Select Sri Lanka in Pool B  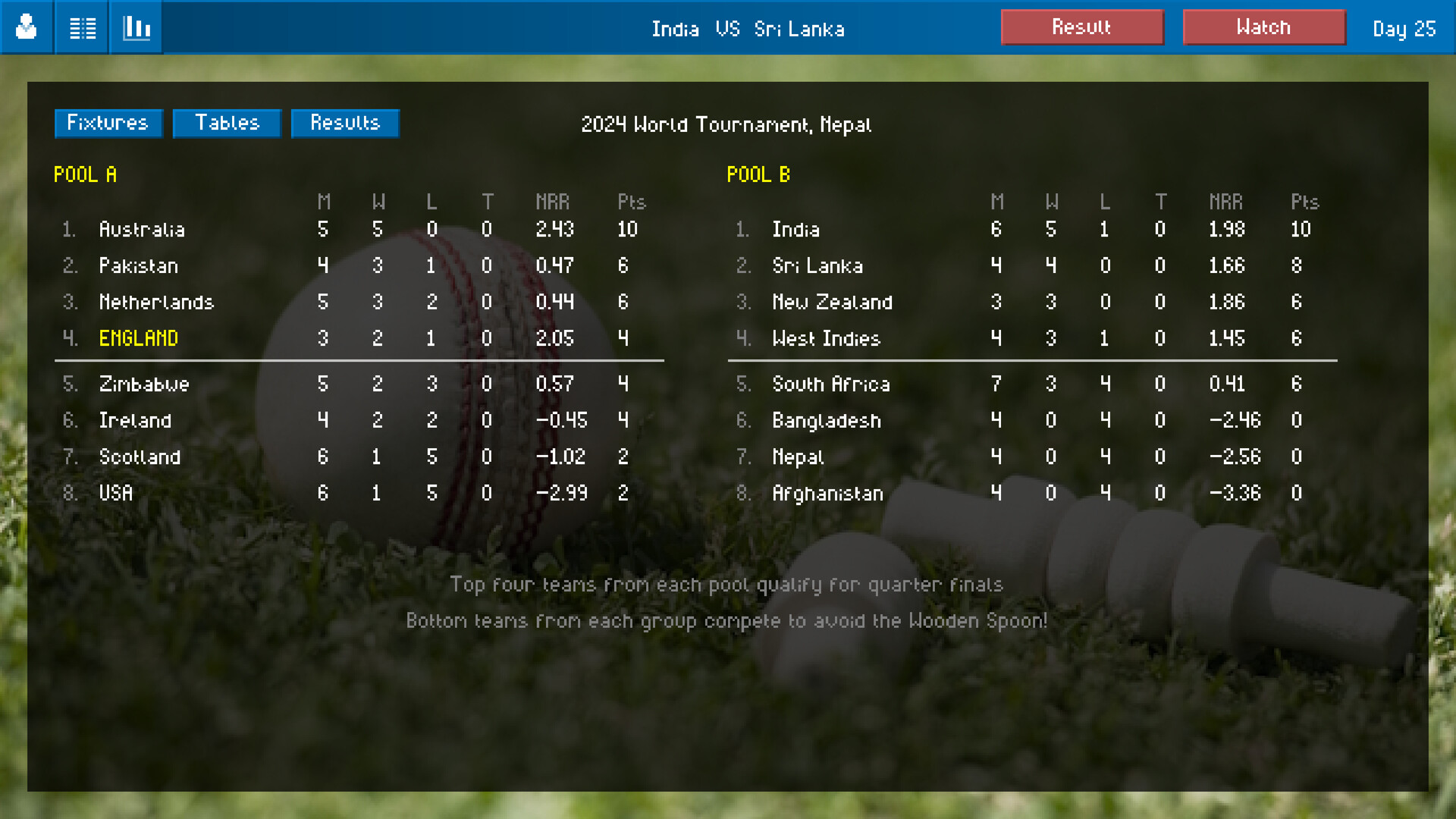(x=817, y=266)
